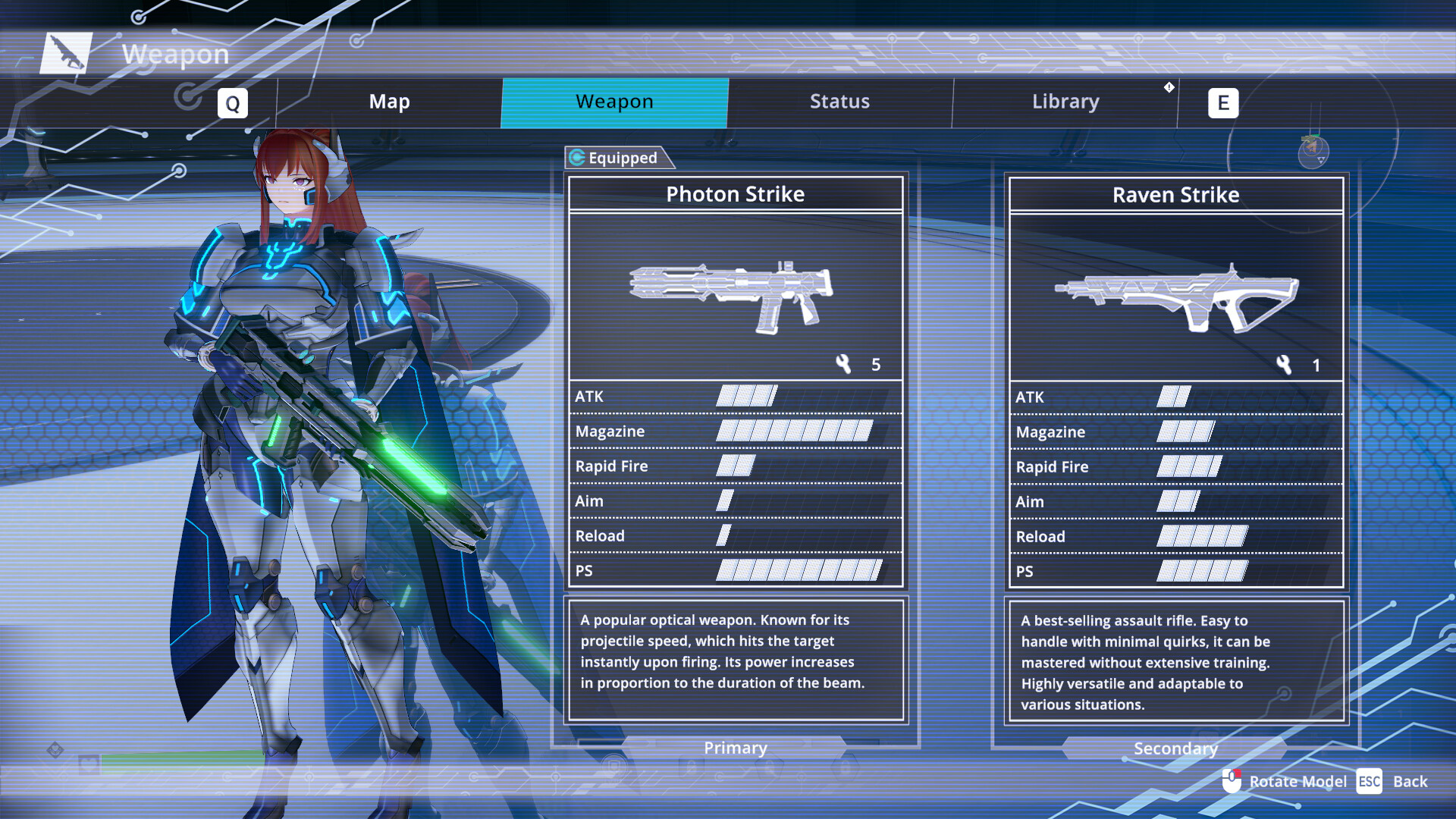
Task: Click the Rotate Model control
Action: [1298, 780]
